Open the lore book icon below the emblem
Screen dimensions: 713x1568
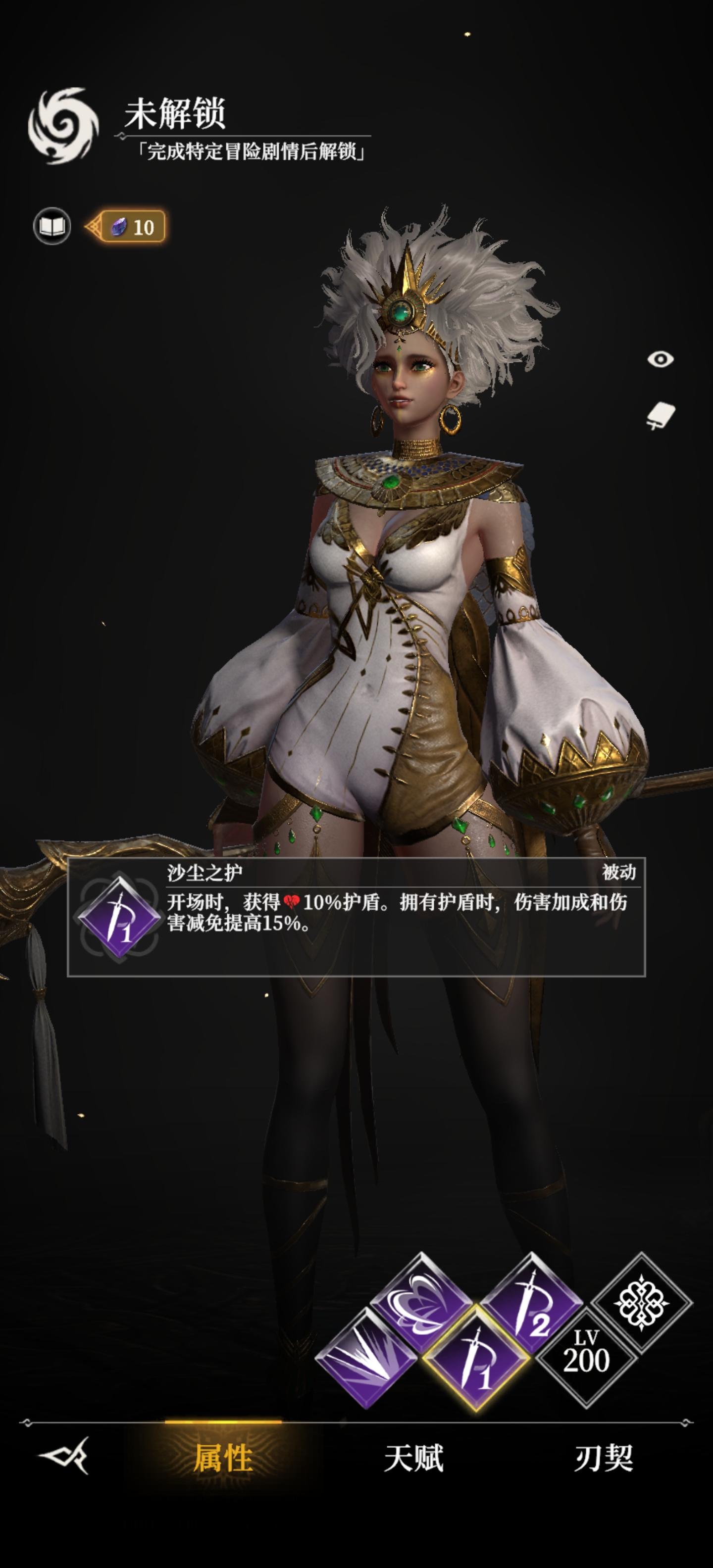click(x=53, y=225)
